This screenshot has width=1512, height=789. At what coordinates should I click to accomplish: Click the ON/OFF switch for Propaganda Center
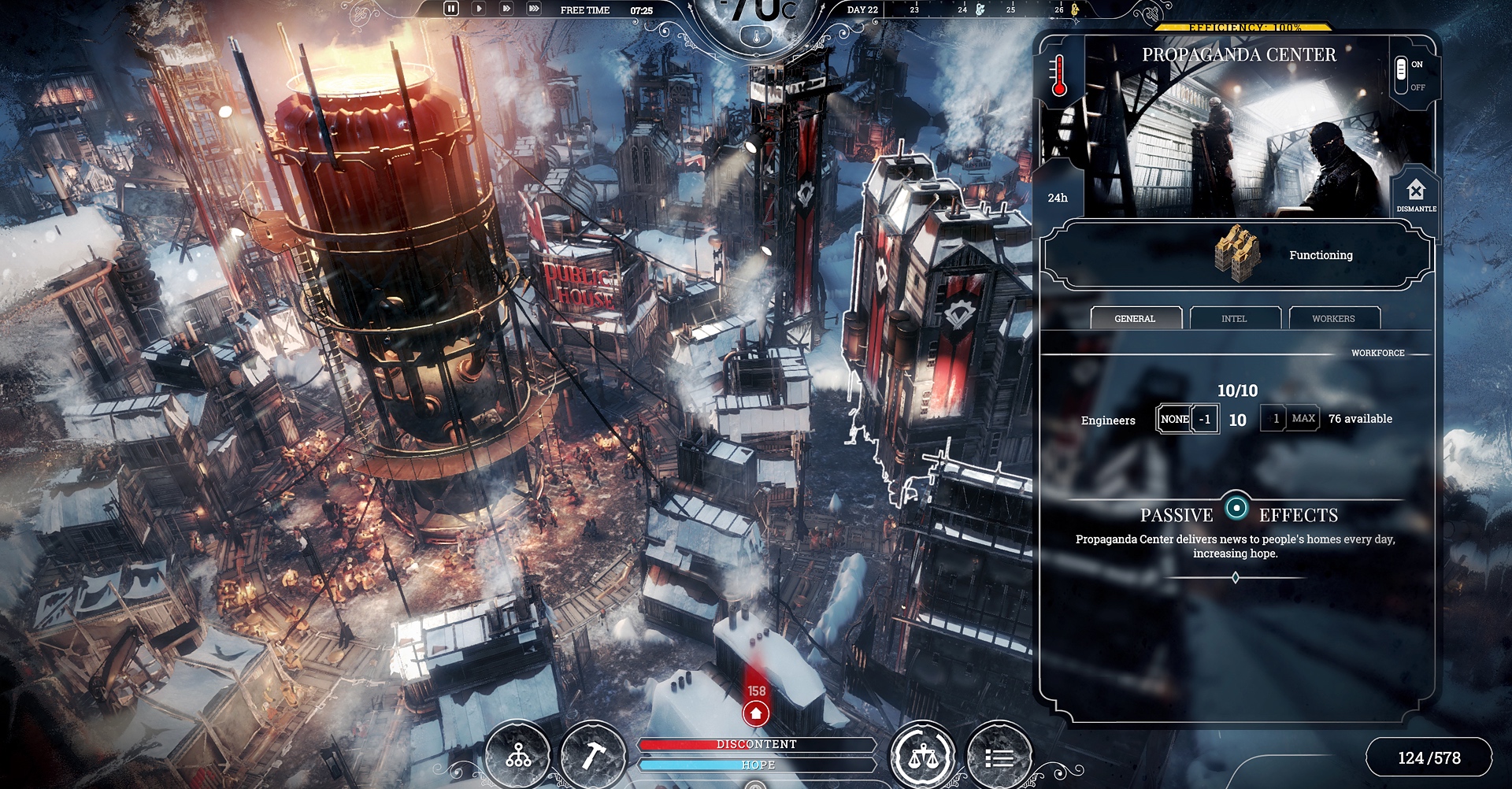[1402, 75]
